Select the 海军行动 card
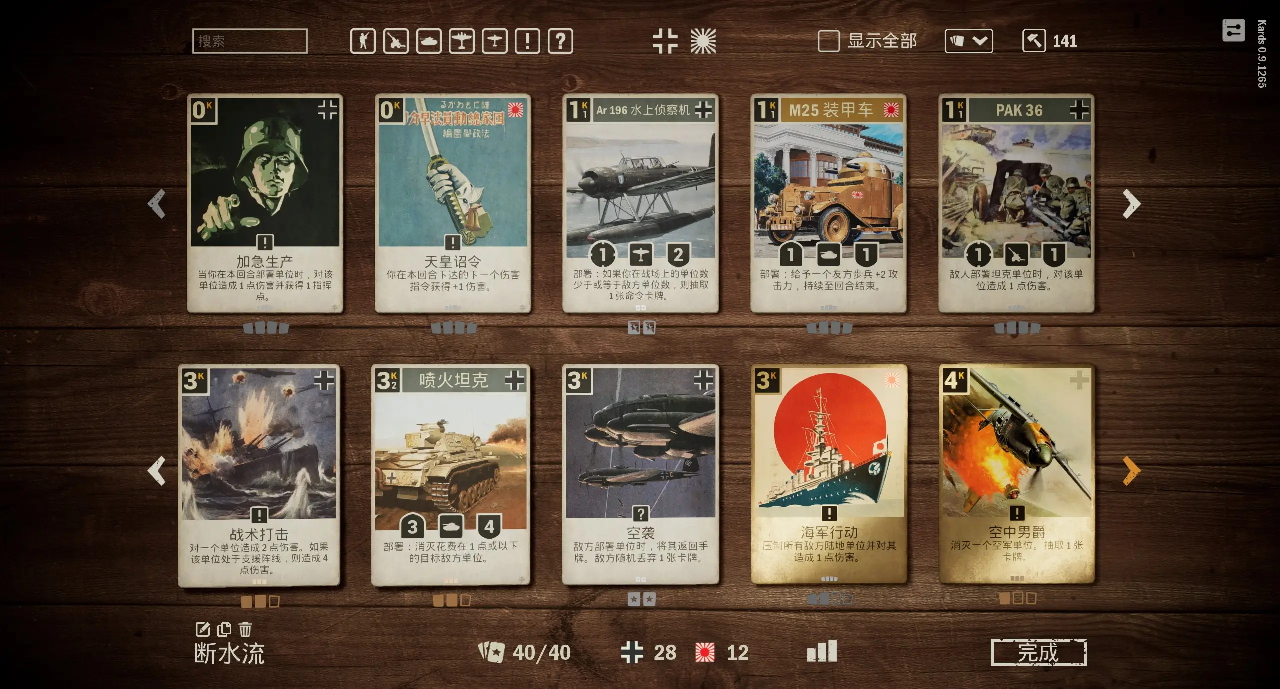Image resolution: width=1280 pixels, height=689 pixels. [x=829, y=474]
